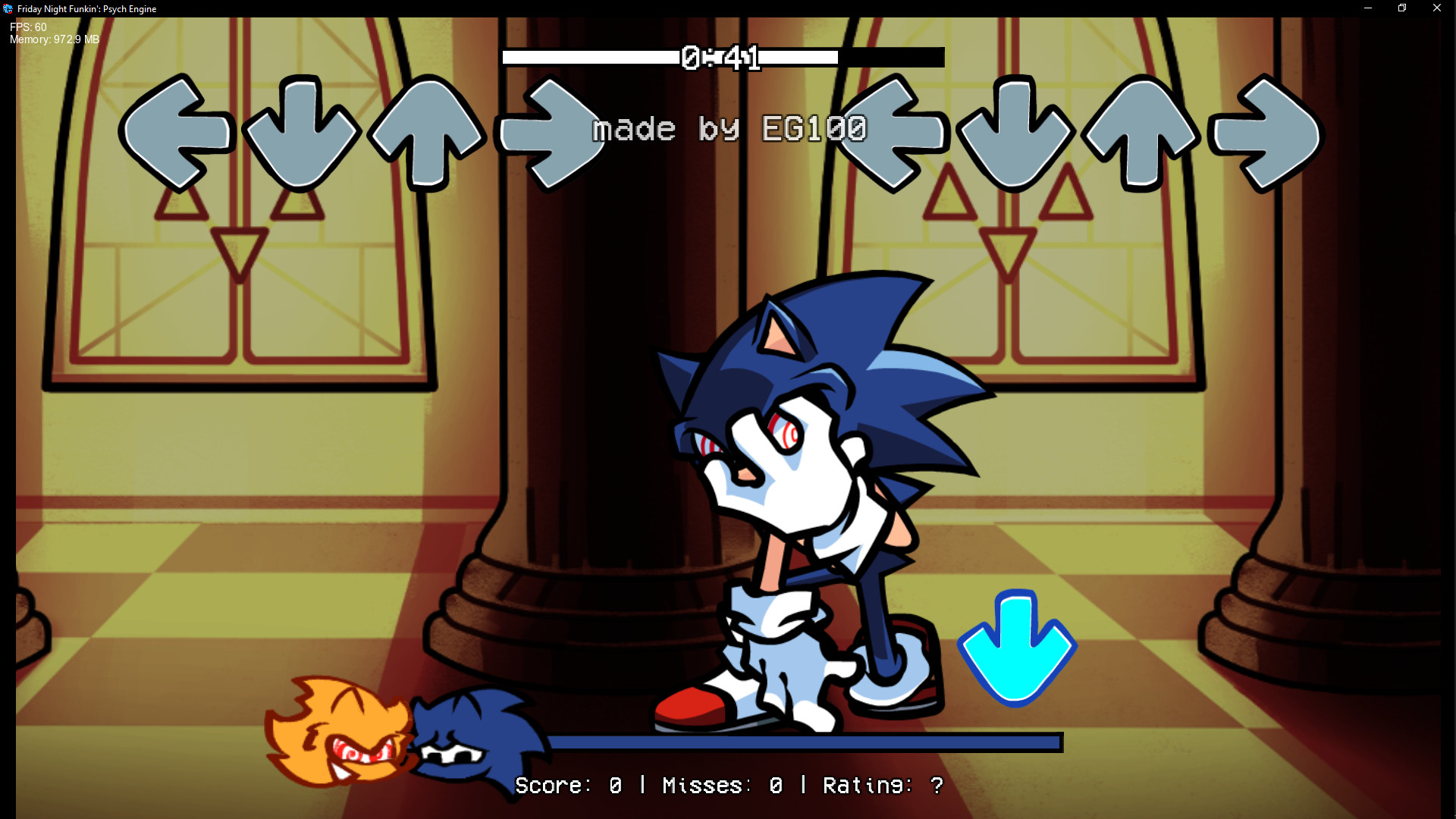Viewport: 1456px width, 819px height.
Task: Click the song progress time bar at 0:41
Action: tap(722, 57)
